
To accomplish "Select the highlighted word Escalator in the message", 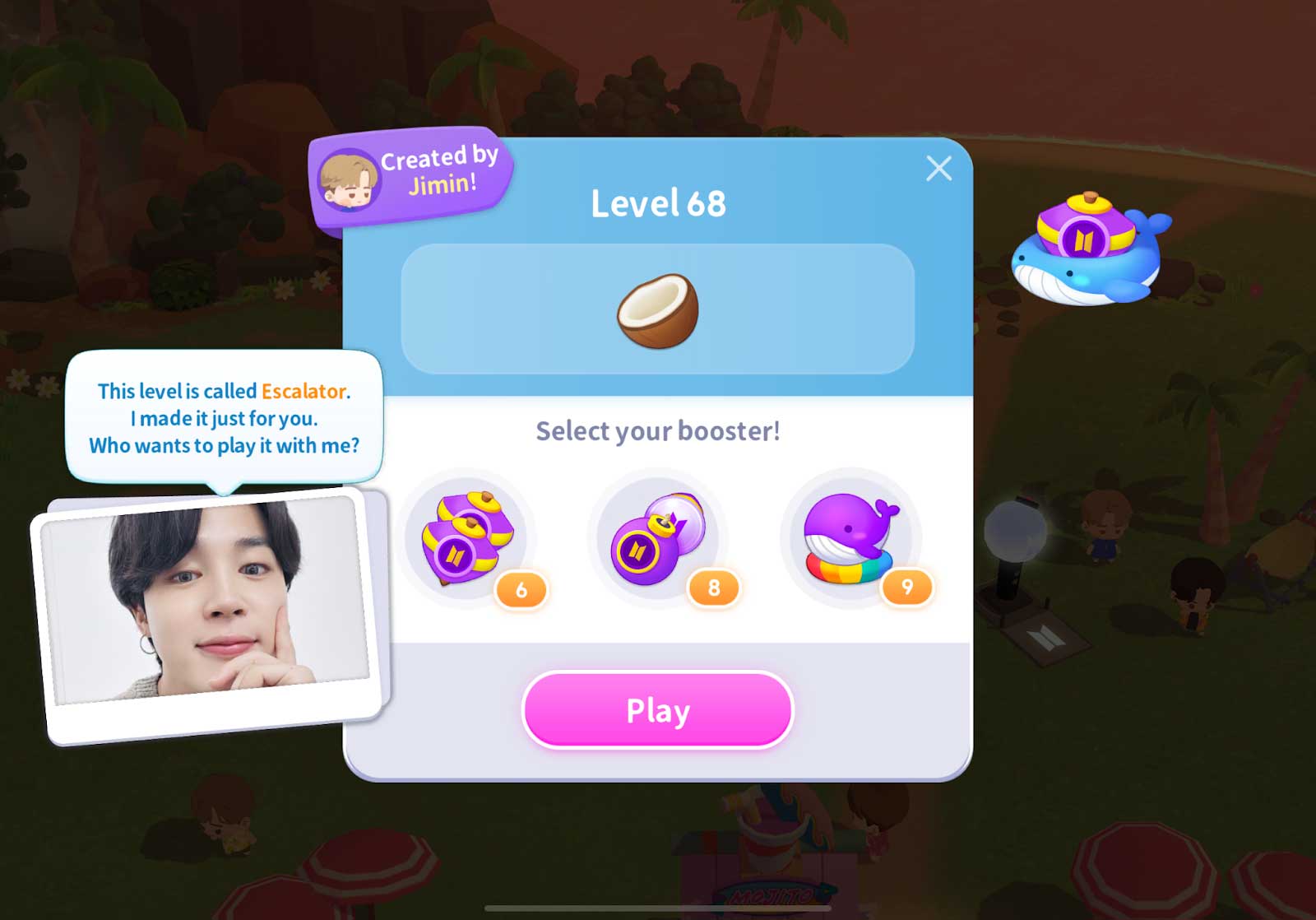I will tap(304, 392).
